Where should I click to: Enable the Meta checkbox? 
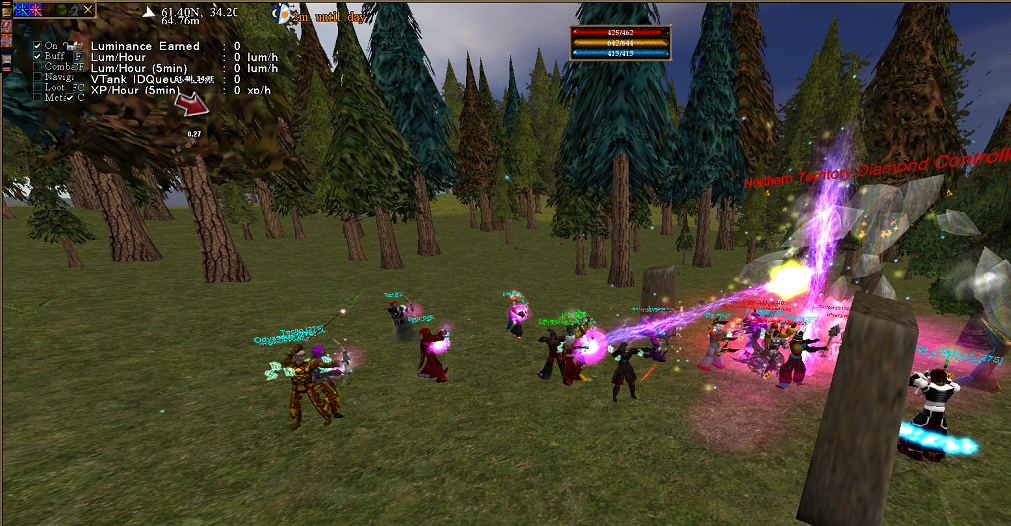(x=37, y=97)
